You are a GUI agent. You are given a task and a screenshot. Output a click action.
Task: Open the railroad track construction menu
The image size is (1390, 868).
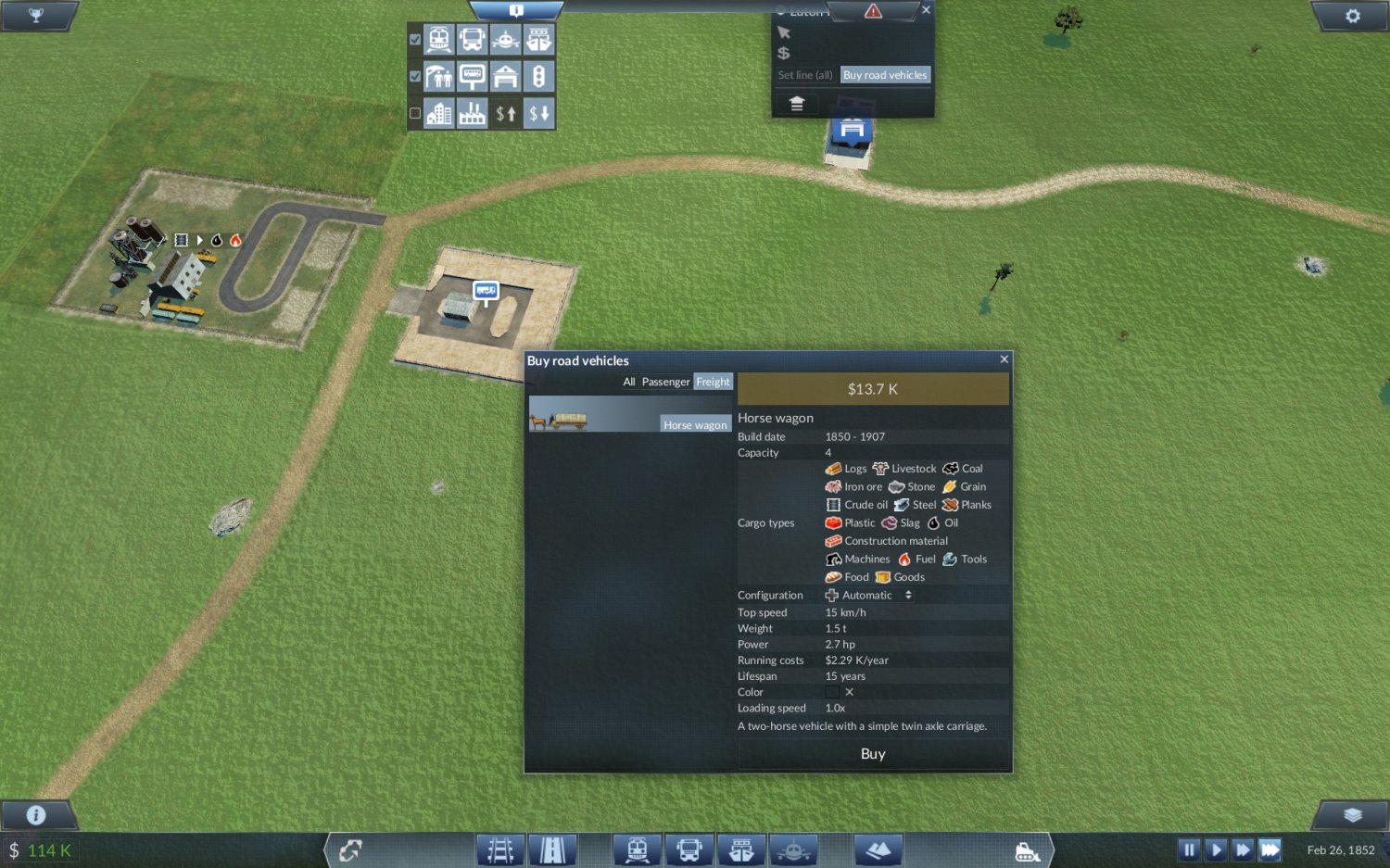click(500, 849)
